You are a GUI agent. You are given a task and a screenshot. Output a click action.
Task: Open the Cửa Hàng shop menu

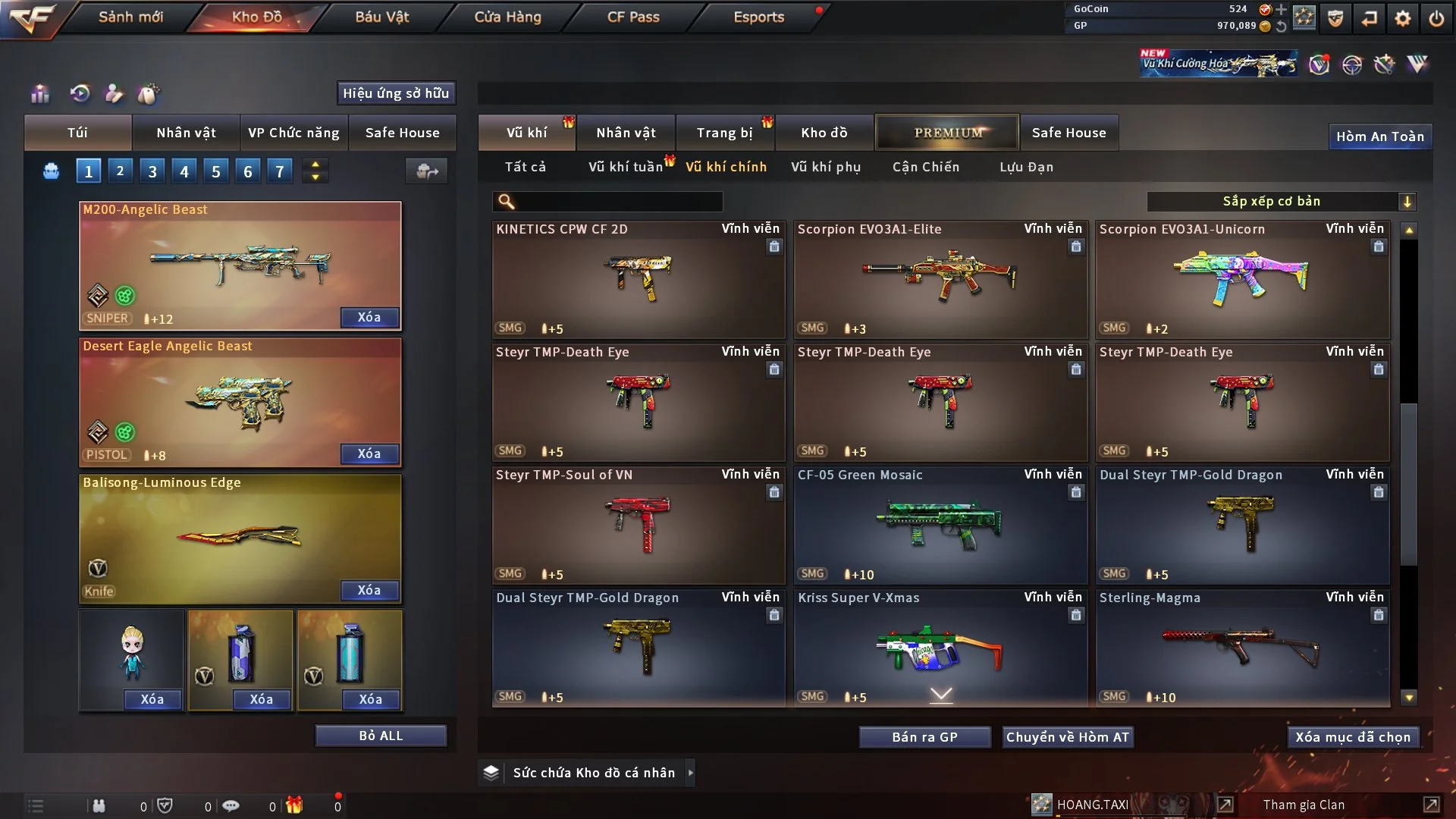507,17
